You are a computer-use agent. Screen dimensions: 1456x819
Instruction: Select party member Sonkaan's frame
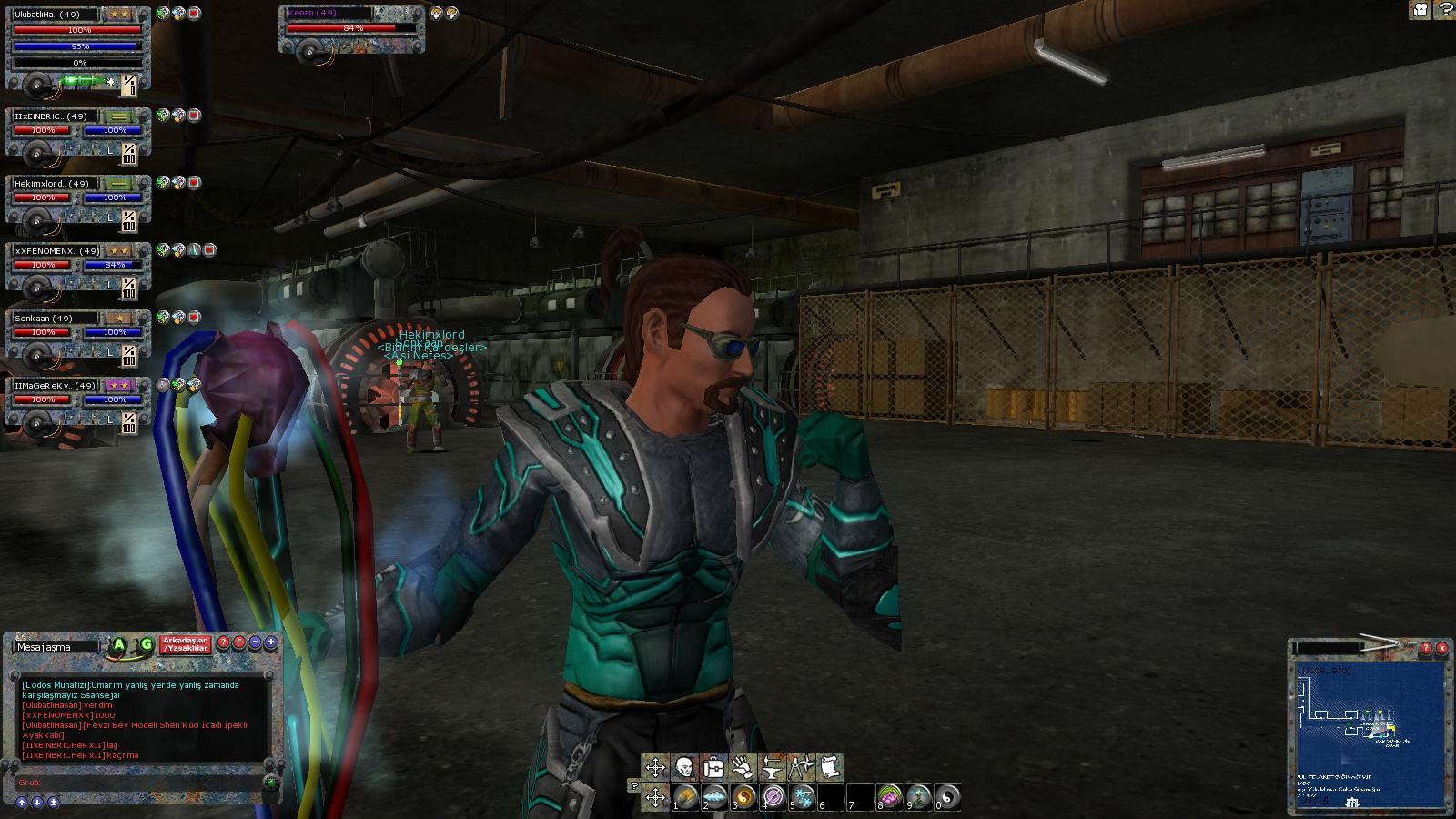77,333
